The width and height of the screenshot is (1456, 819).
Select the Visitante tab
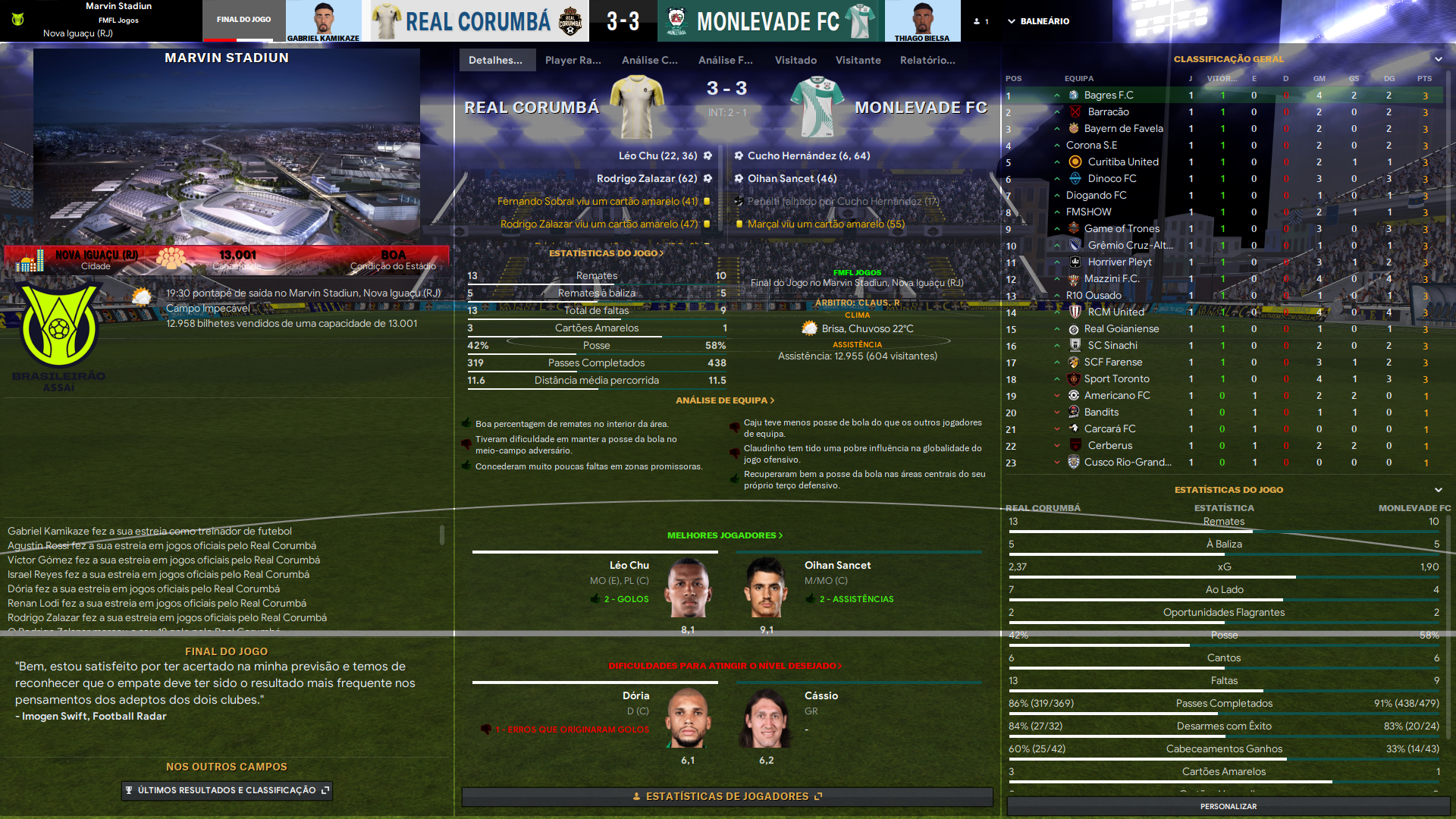coord(858,60)
